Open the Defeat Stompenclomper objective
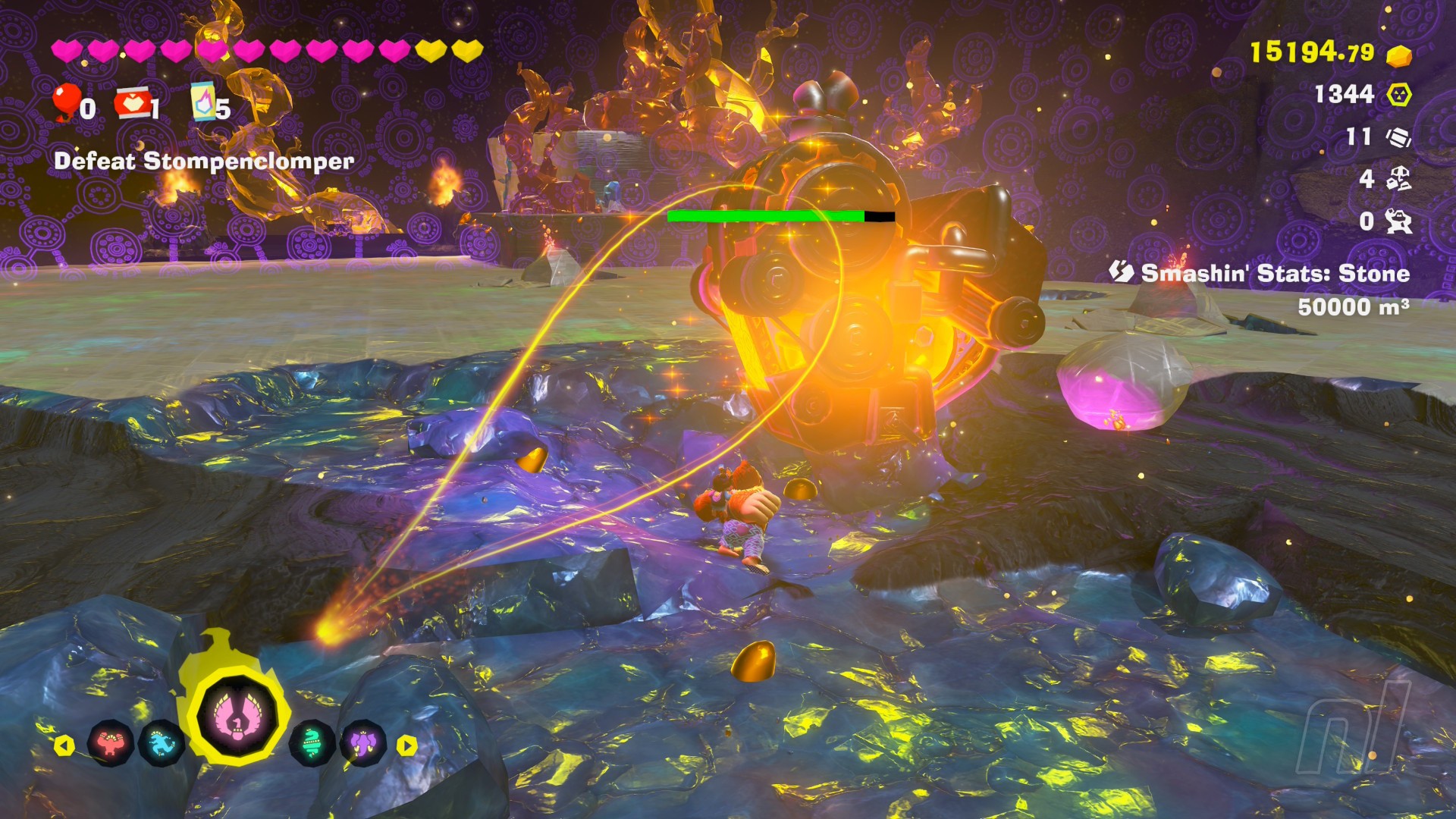 [204, 161]
